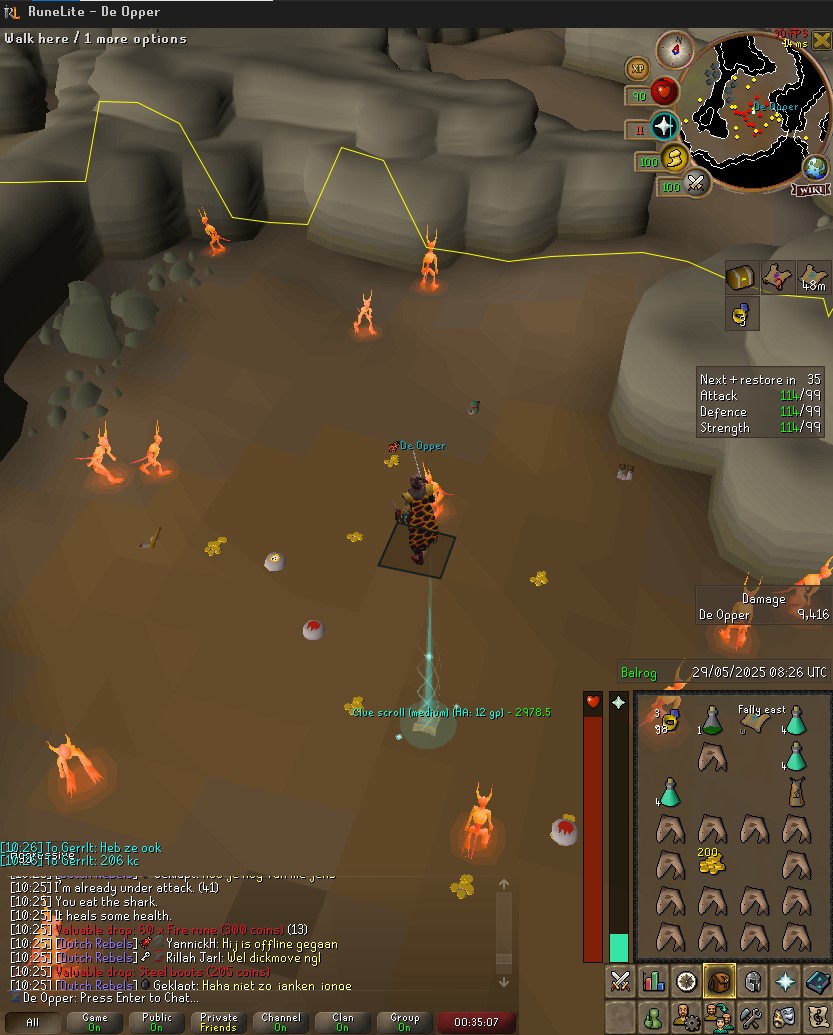This screenshot has height=1035, width=833.
Task: Drink the green one-dose potion
Action: (711, 720)
